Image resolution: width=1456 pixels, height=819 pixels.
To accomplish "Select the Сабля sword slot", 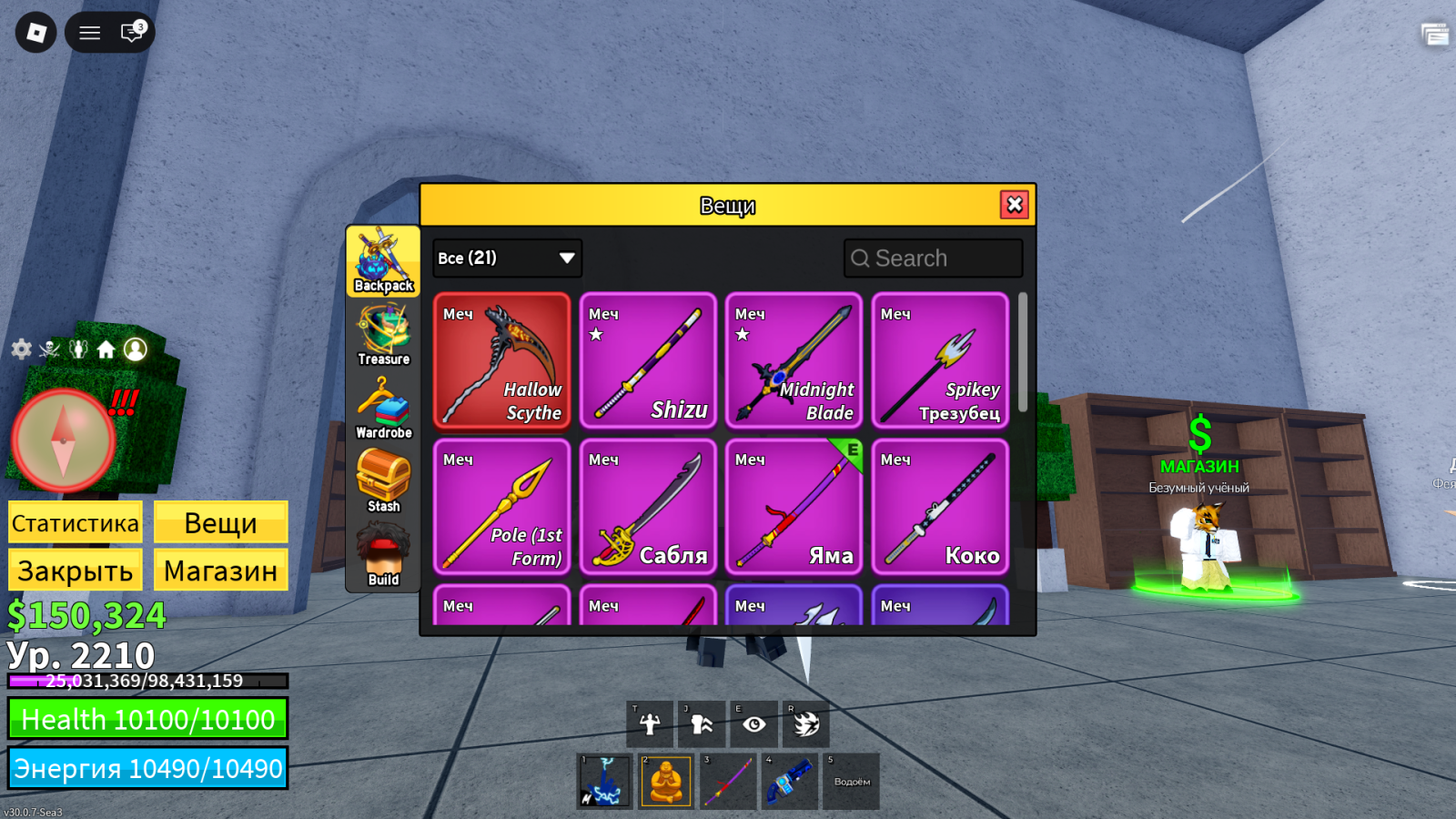I will point(648,507).
